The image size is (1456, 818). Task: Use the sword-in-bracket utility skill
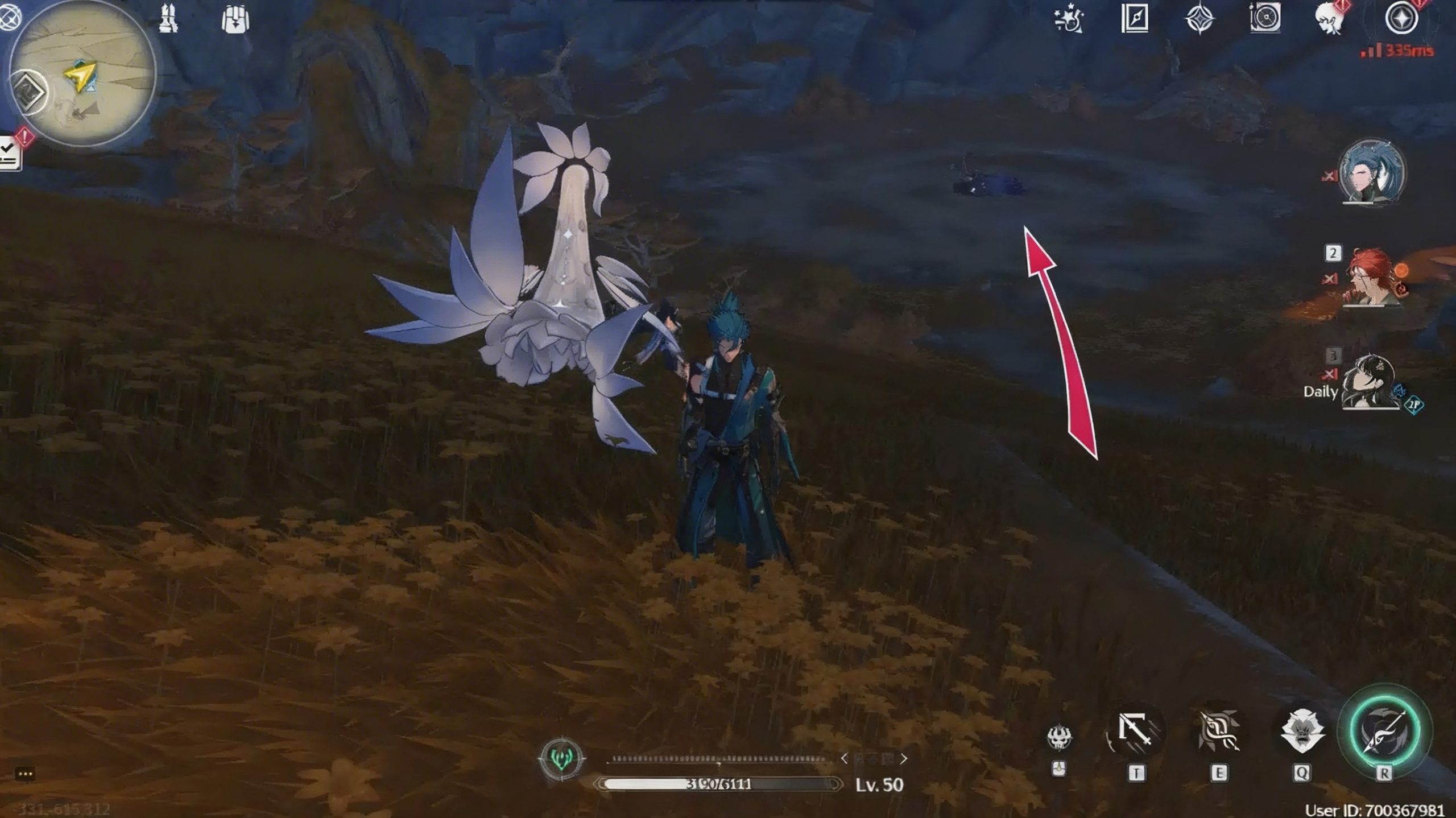[1135, 730]
